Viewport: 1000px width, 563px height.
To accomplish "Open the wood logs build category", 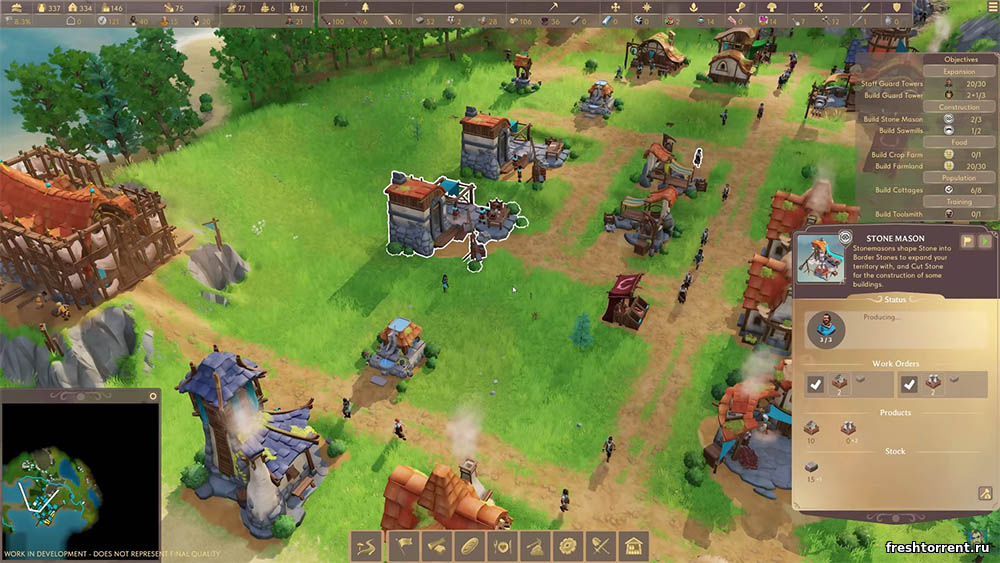I will point(437,546).
